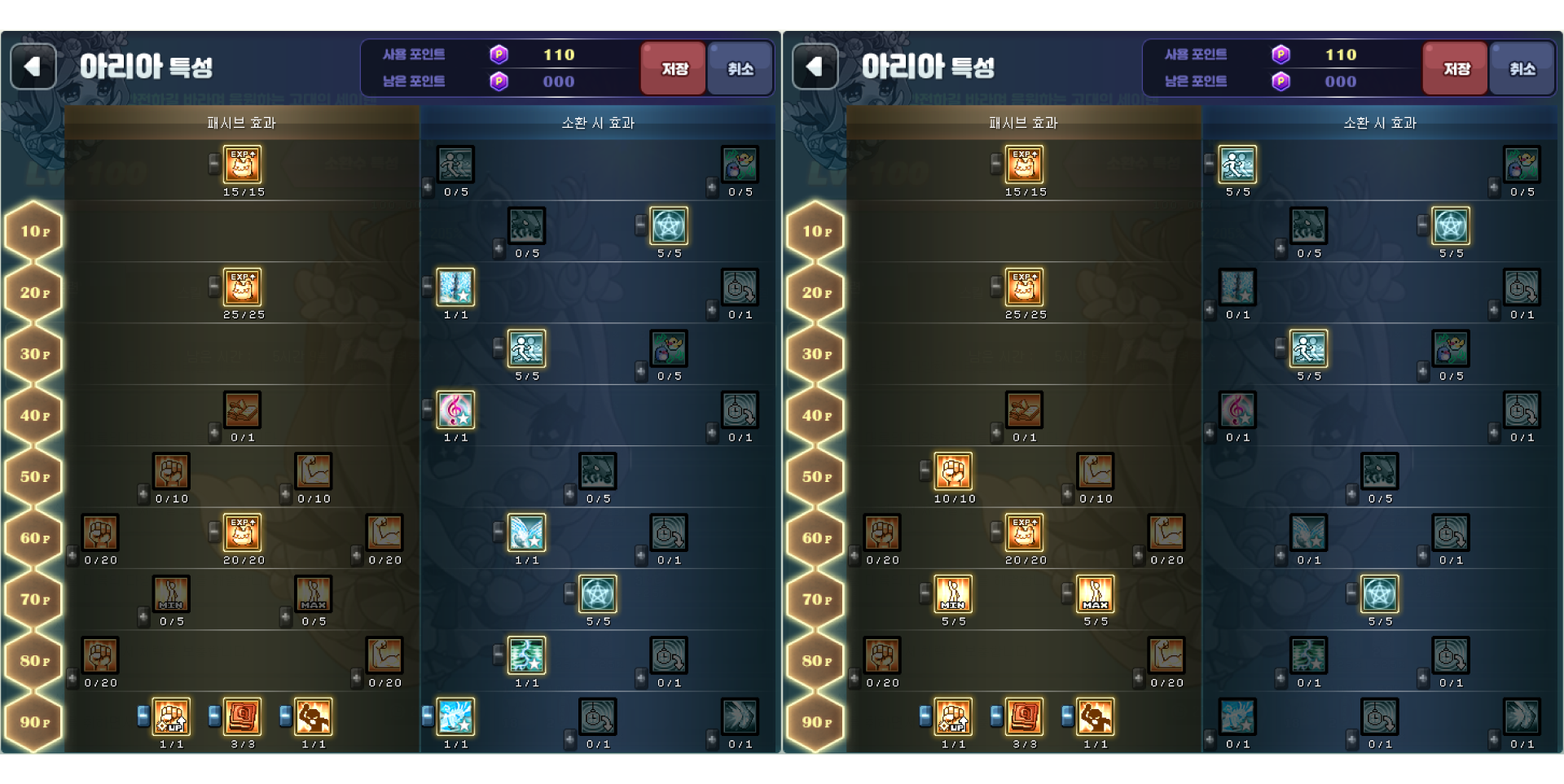Select the treble clef trait showing 0/1
The image size is (1564, 784).
coord(1237,410)
